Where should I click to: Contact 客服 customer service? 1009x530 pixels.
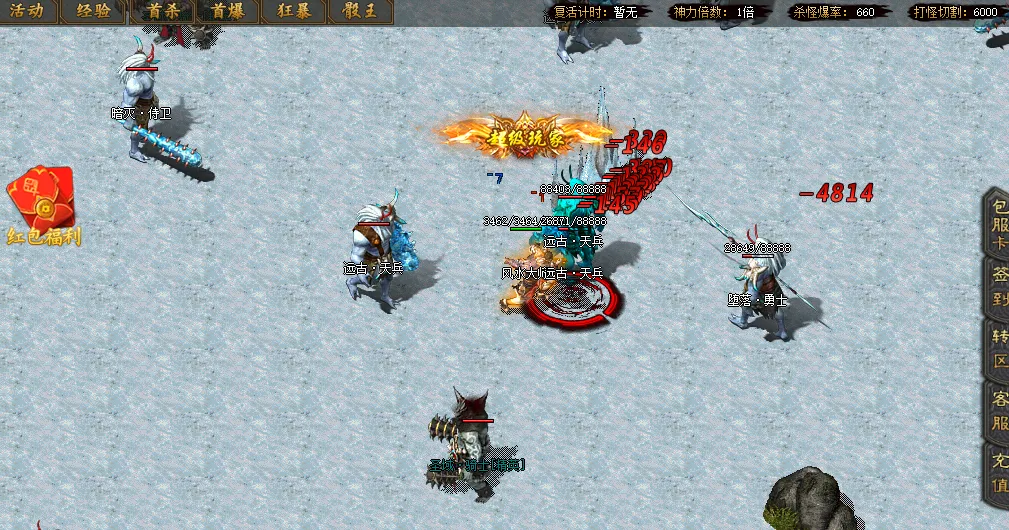pos(997,410)
